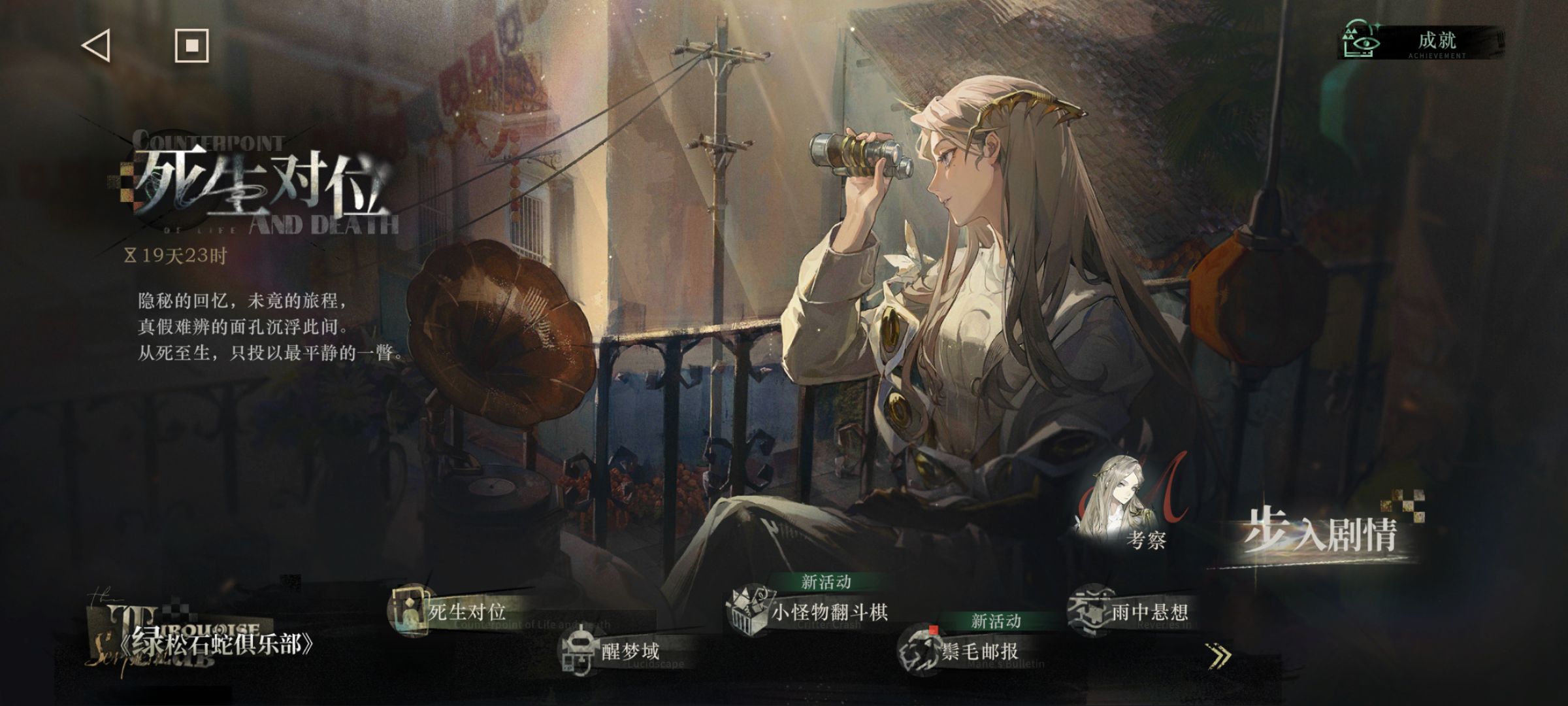Select the 死生对位 event tab
This screenshot has height=706, width=1568.
(457, 612)
